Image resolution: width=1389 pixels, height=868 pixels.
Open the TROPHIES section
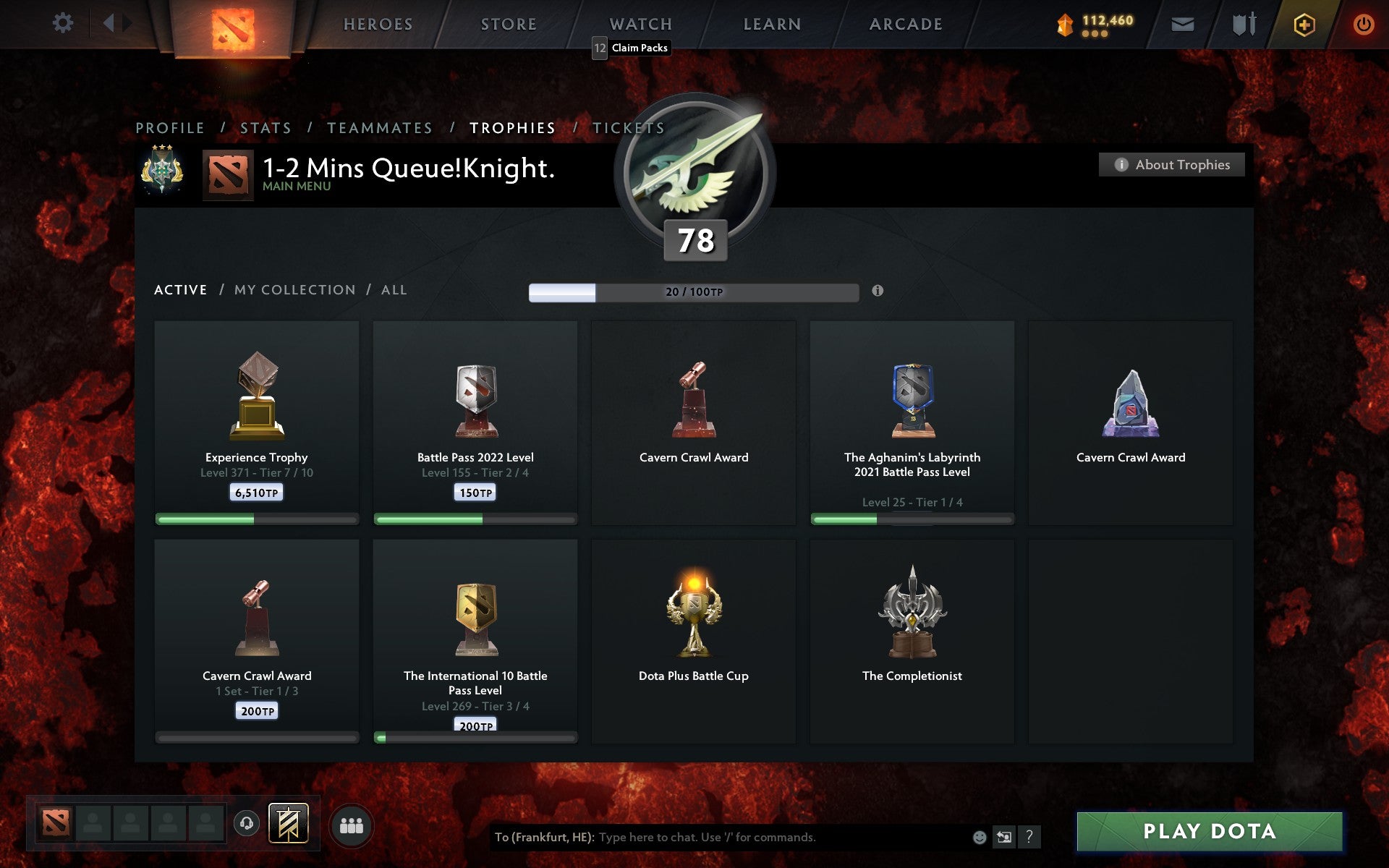(513, 127)
